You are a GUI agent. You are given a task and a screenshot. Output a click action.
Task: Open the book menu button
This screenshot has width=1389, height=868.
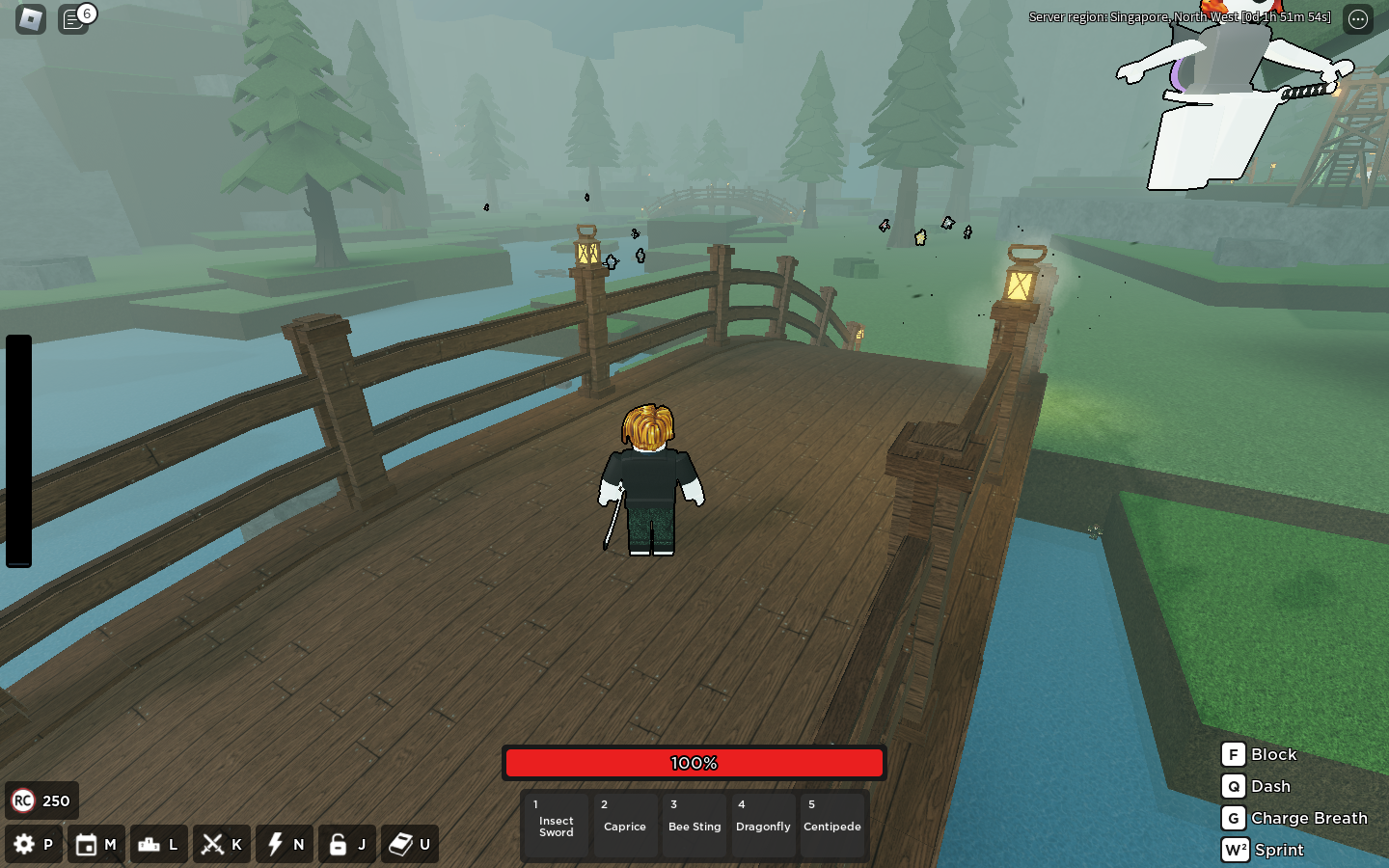click(x=401, y=845)
